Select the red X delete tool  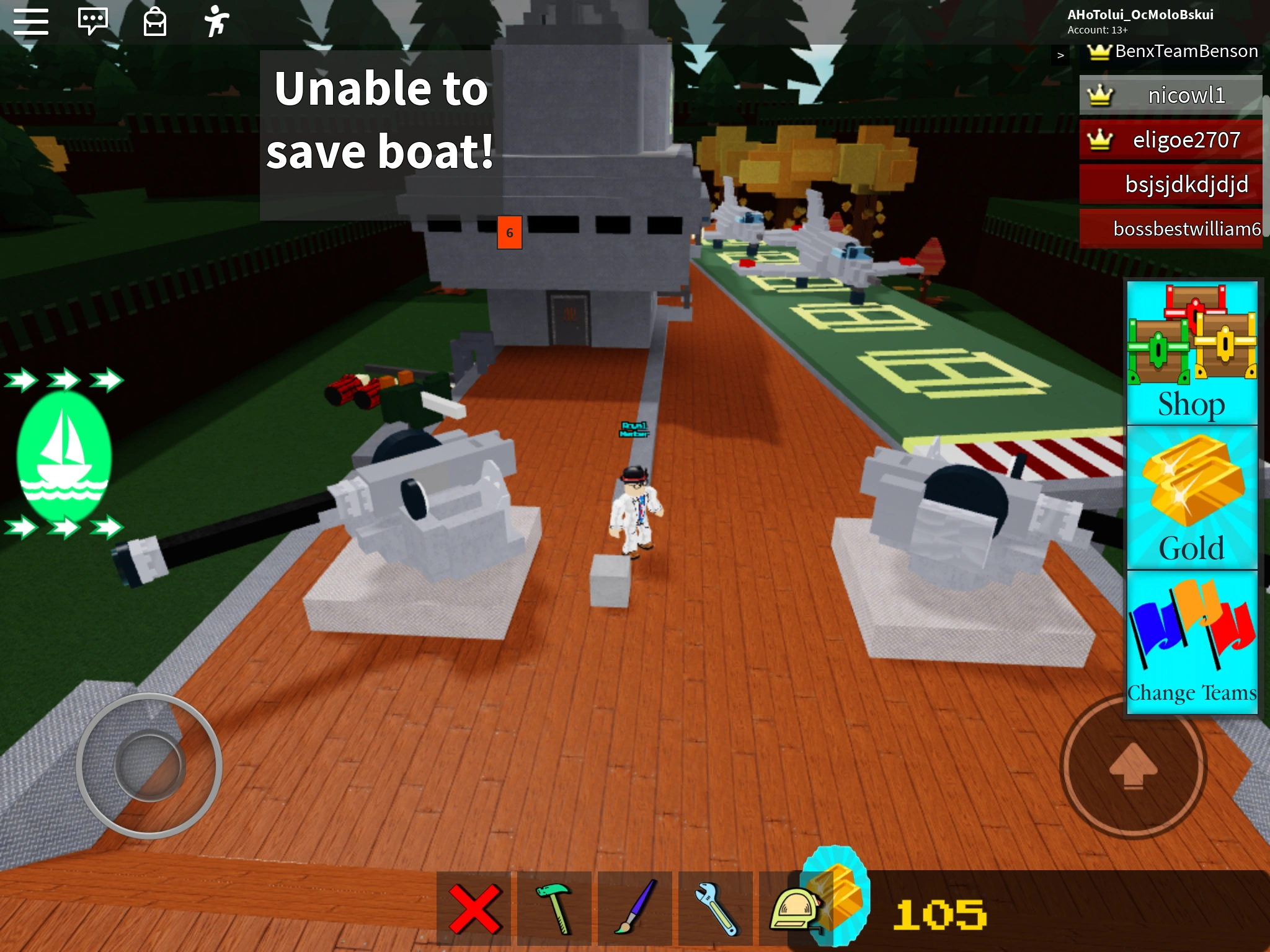point(474,904)
